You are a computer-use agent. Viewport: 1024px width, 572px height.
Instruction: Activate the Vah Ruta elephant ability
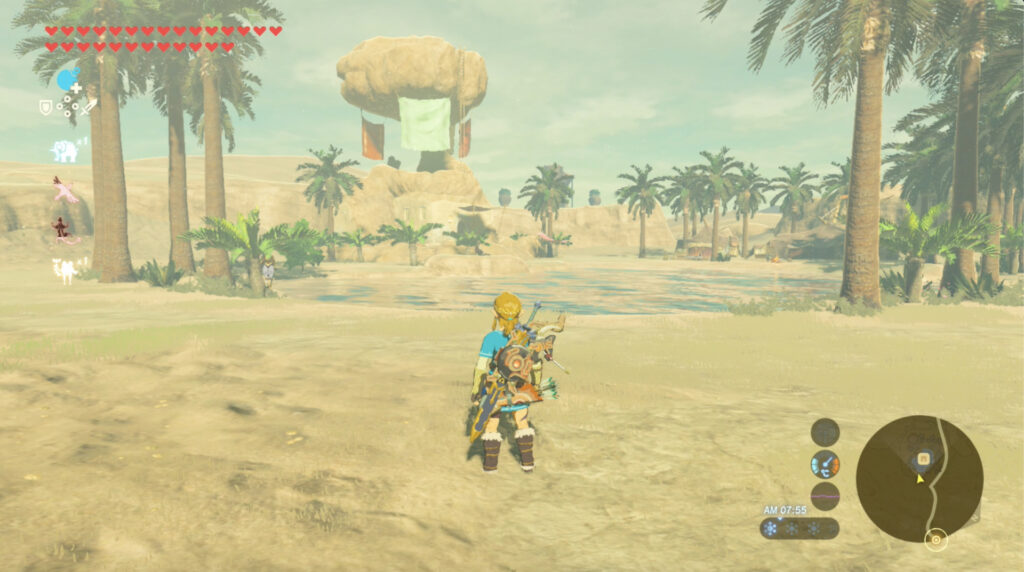[65, 151]
